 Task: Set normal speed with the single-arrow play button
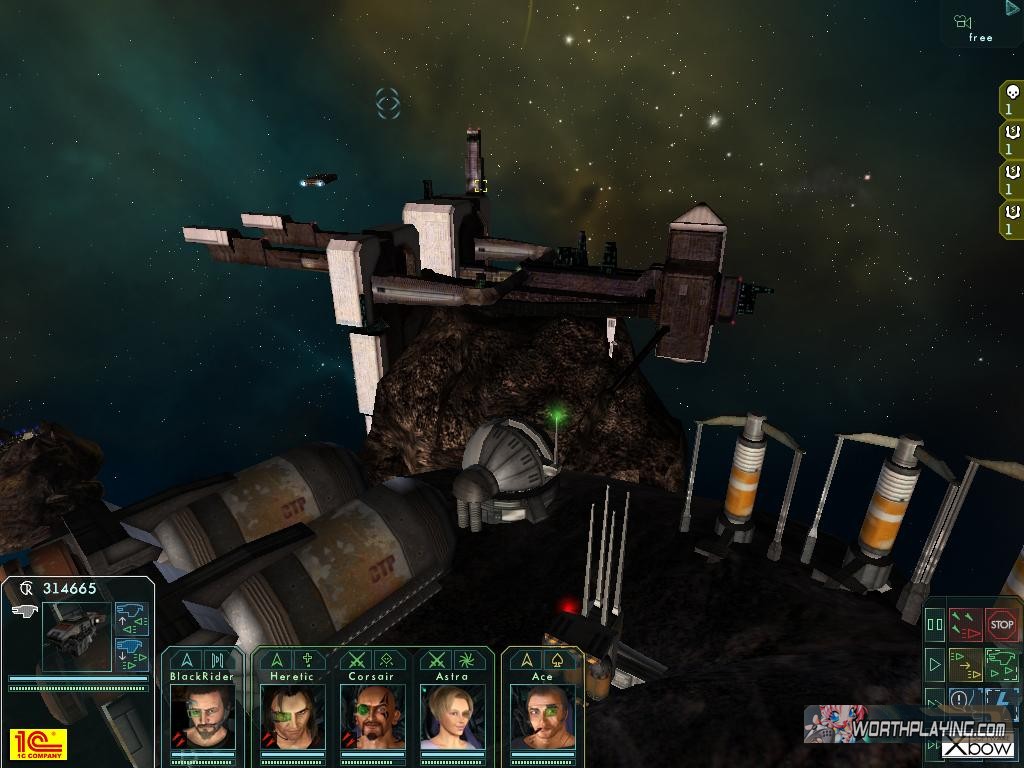935,663
